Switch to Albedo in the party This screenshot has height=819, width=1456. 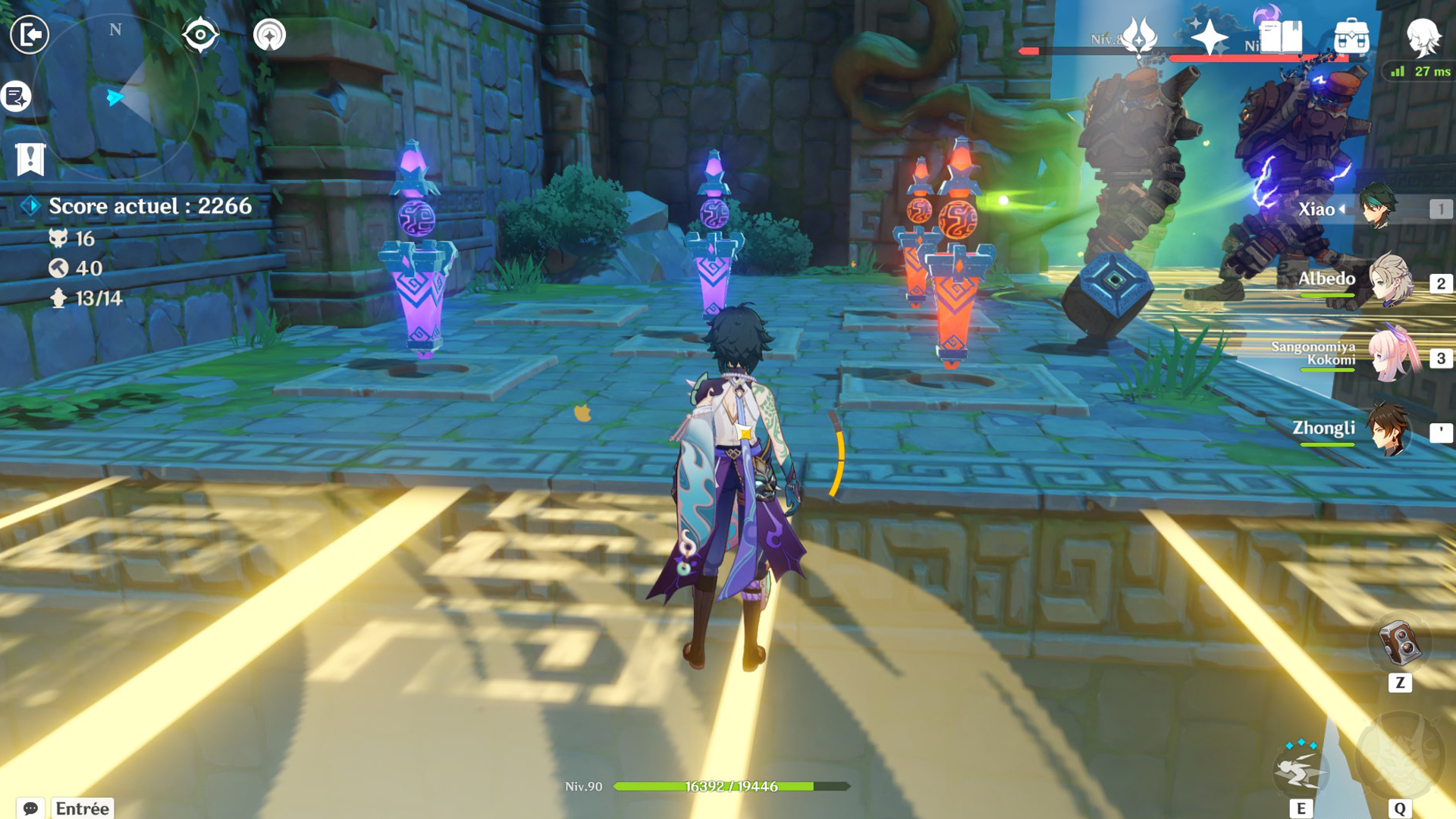click(1389, 281)
